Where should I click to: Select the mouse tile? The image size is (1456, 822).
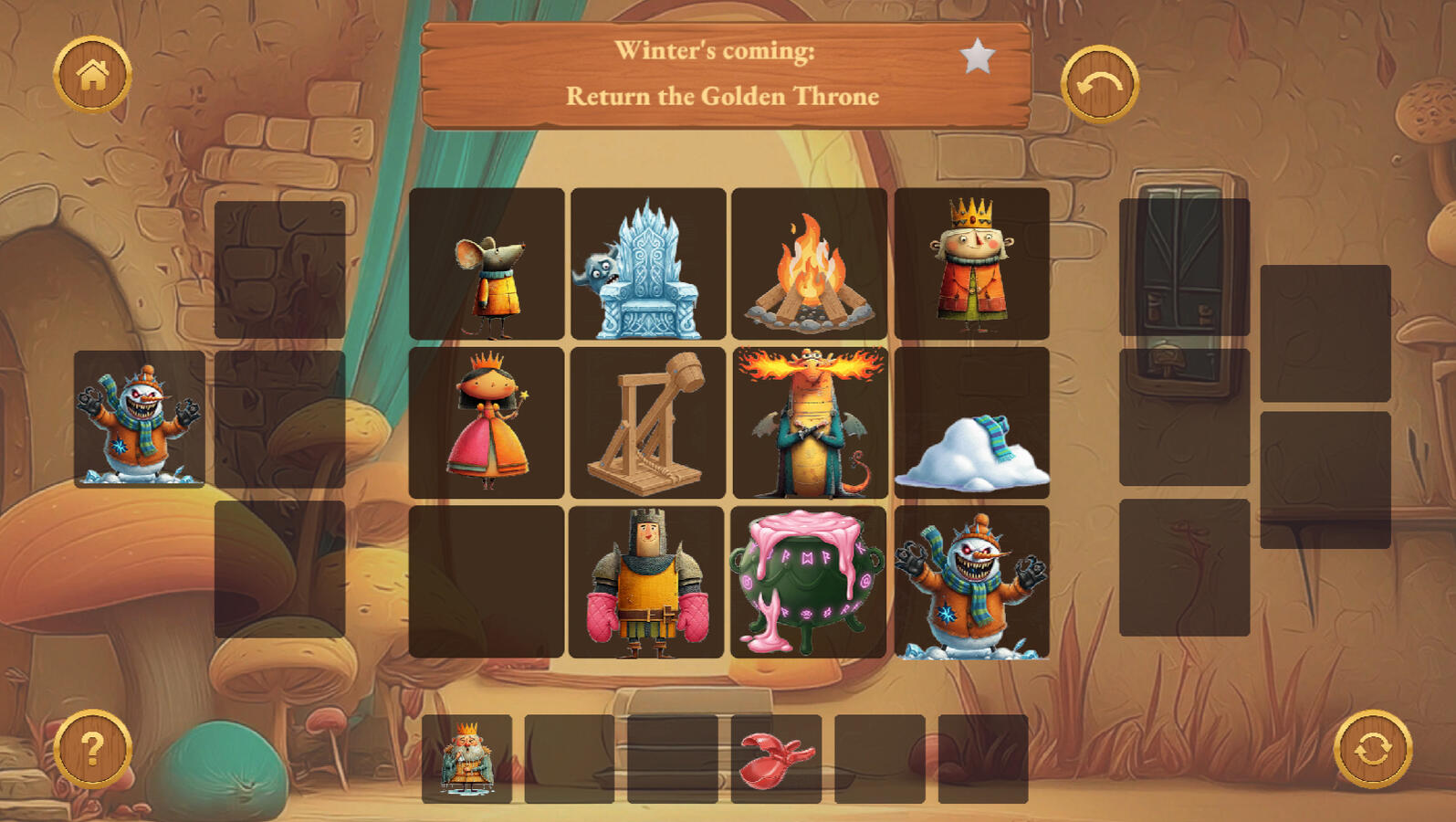(x=487, y=264)
